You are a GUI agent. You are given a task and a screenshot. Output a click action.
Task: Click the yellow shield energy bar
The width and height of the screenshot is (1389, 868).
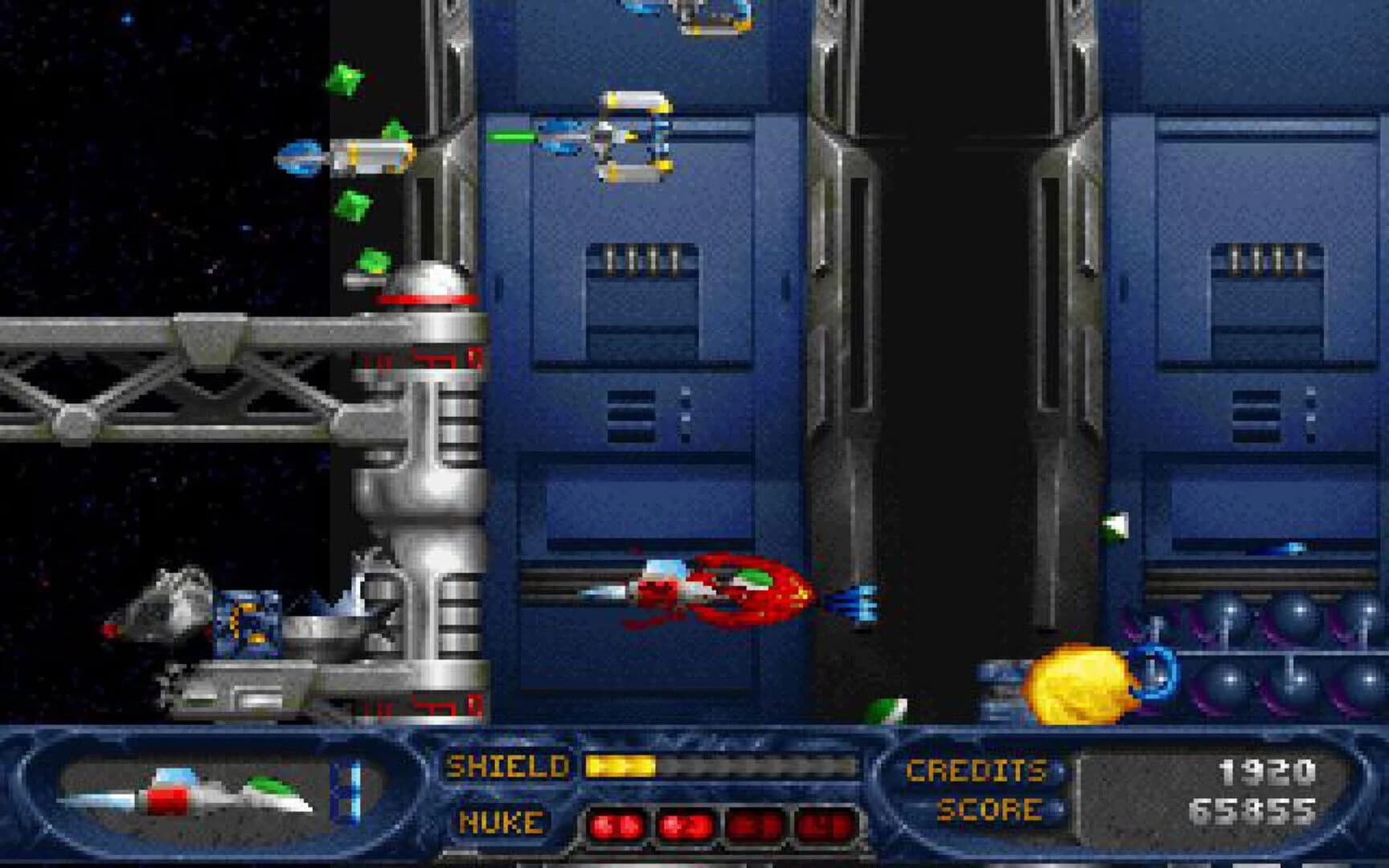point(623,766)
